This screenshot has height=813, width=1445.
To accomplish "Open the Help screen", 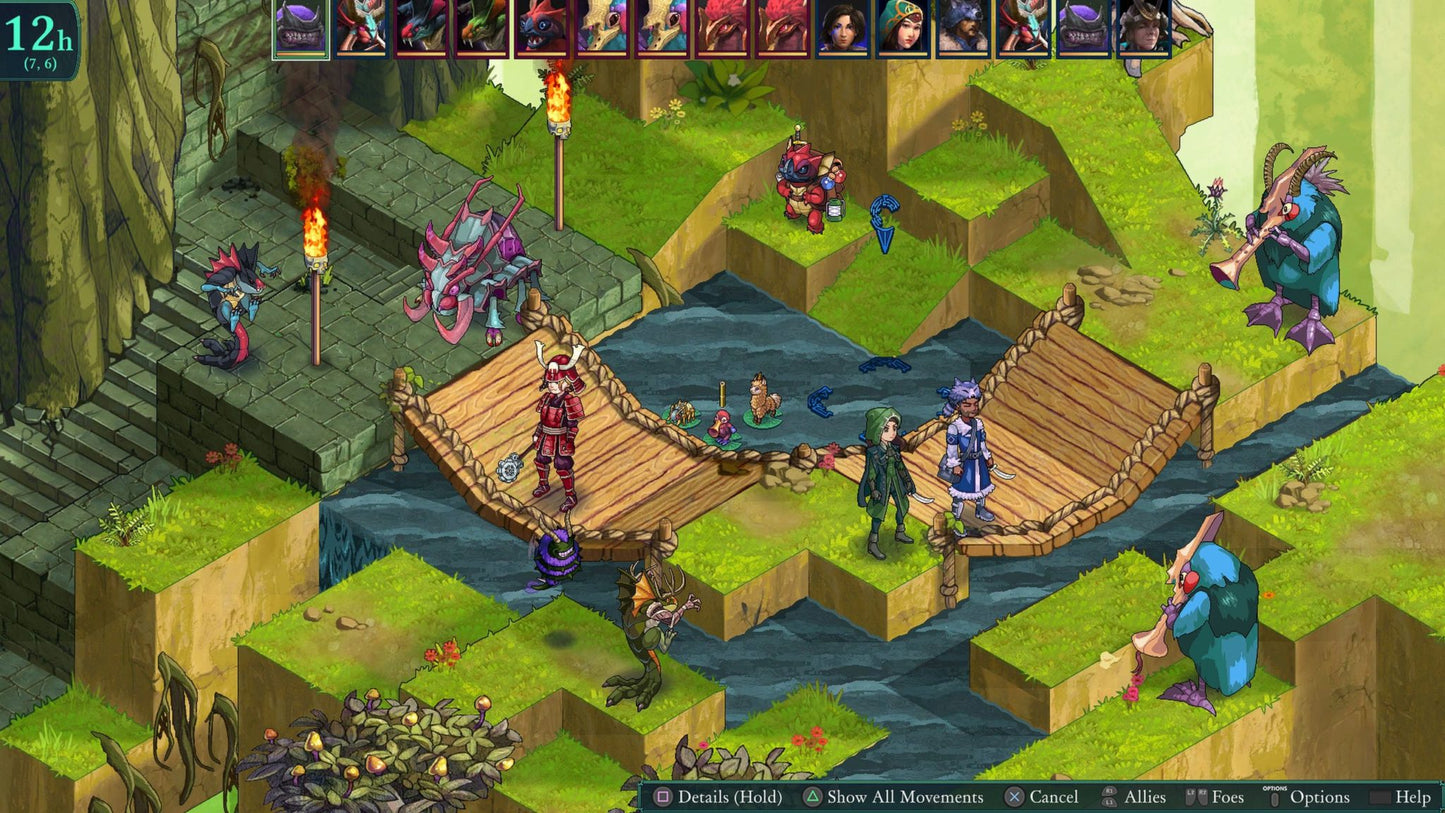I will coord(1412,797).
